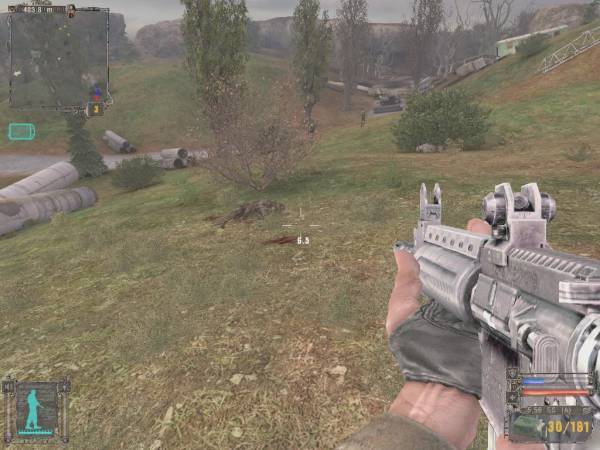This screenshot has height=450, width=600.
Task: Click the minimap in the corner
Action: coord(58,58)
